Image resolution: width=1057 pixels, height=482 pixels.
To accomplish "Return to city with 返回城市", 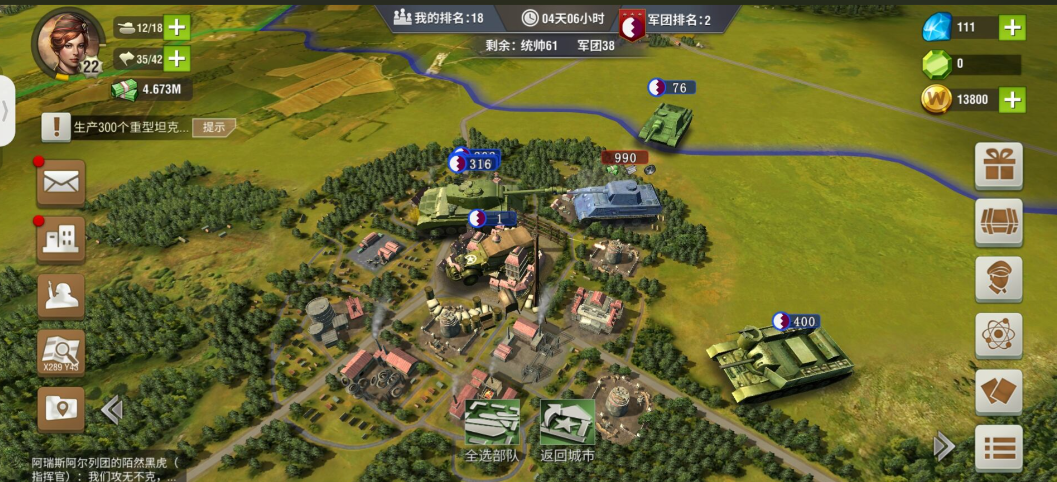I will (x=567, y=431).
